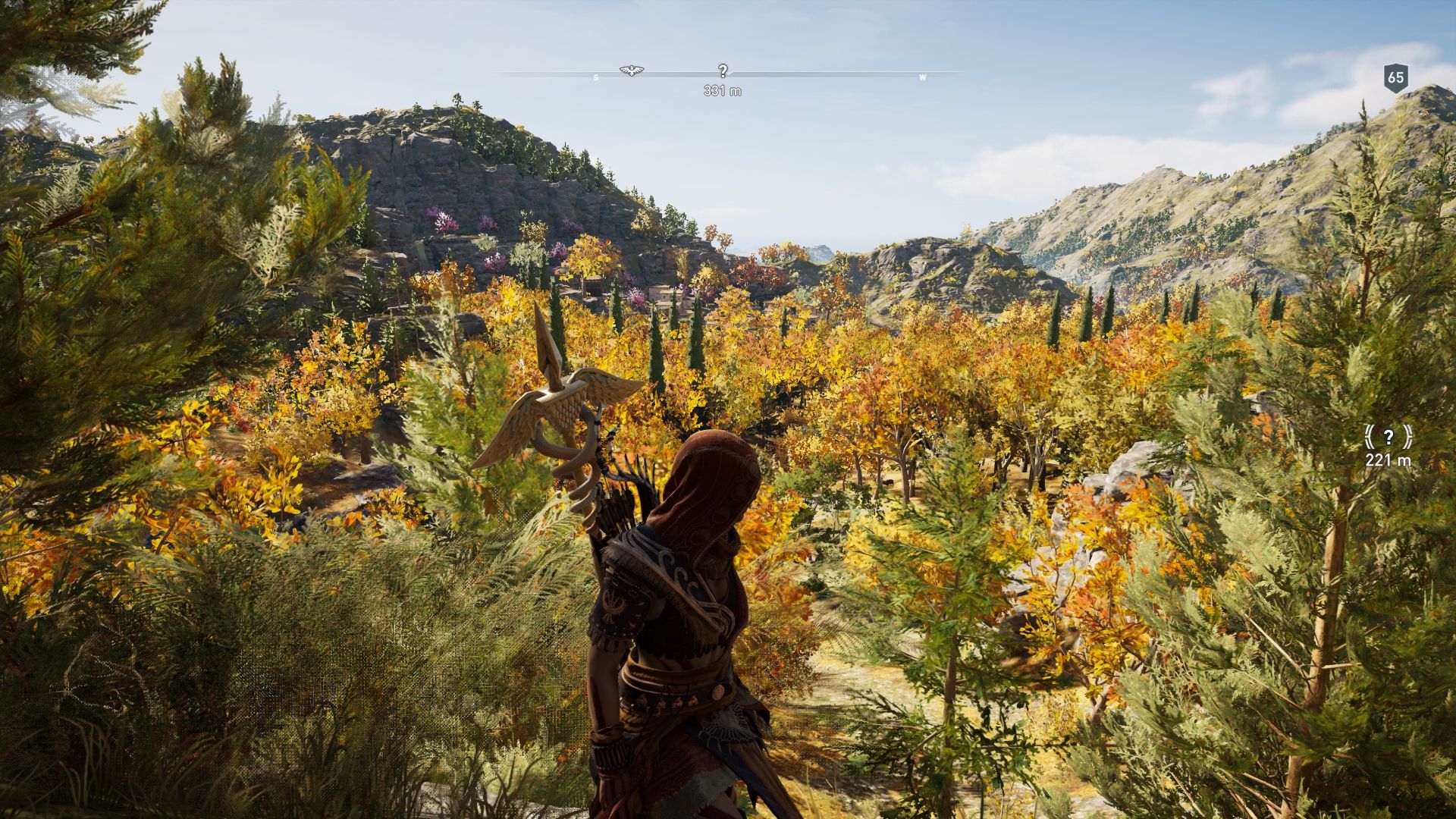Select the question mark compass marker

(723, 71)
